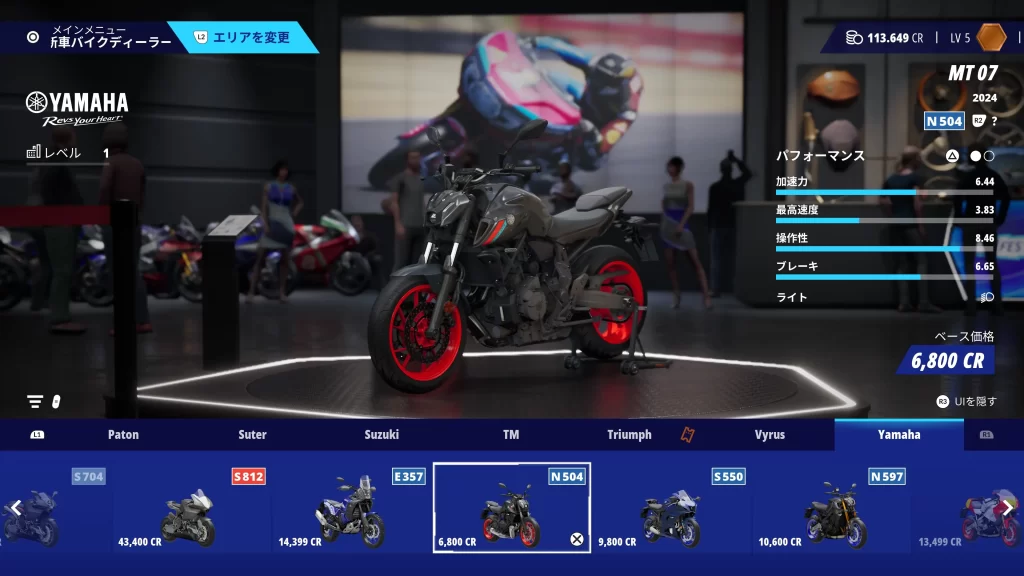Click the UIを隠す hide UI option
This screenshot has width=1024, height=576.
point(966,401)
